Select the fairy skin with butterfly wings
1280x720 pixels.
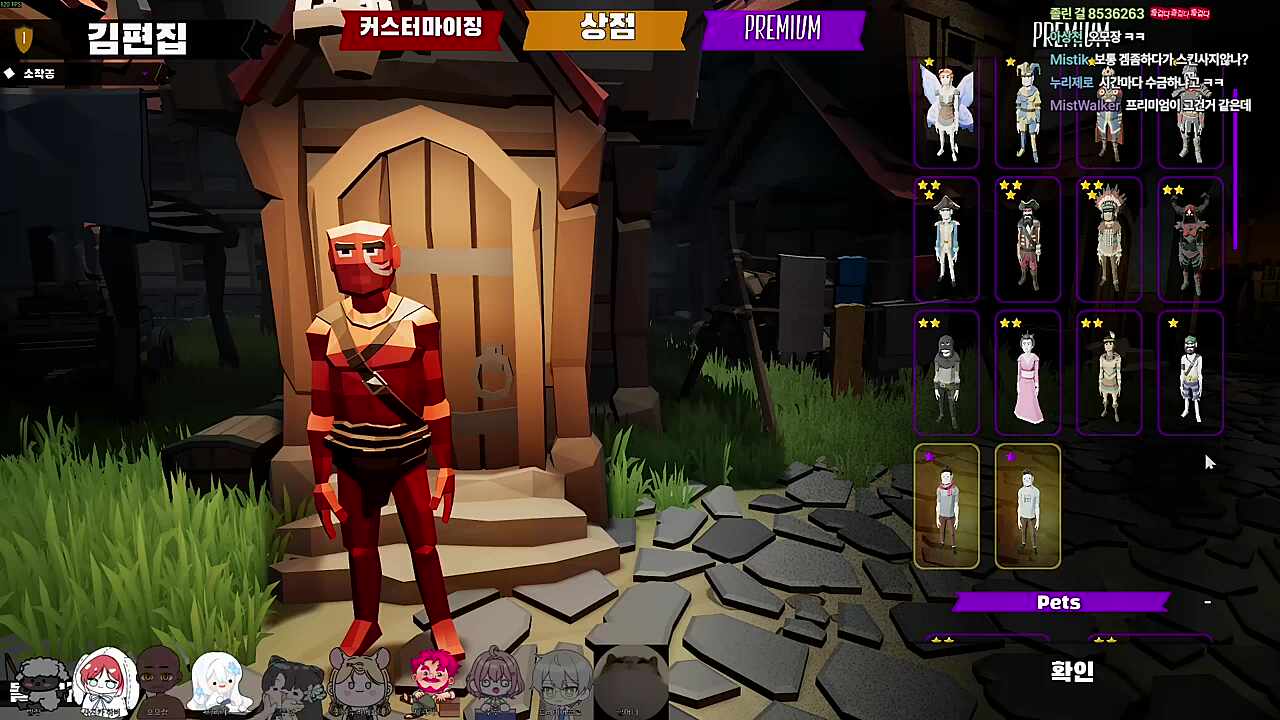tap(947, 110)
